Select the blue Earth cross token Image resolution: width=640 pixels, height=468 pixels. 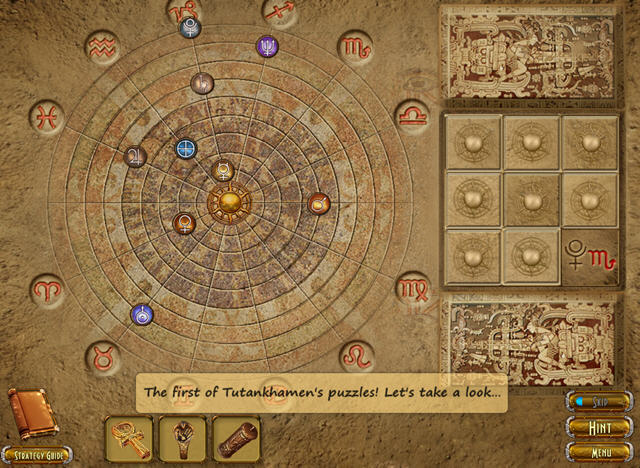tap(186, 149)
